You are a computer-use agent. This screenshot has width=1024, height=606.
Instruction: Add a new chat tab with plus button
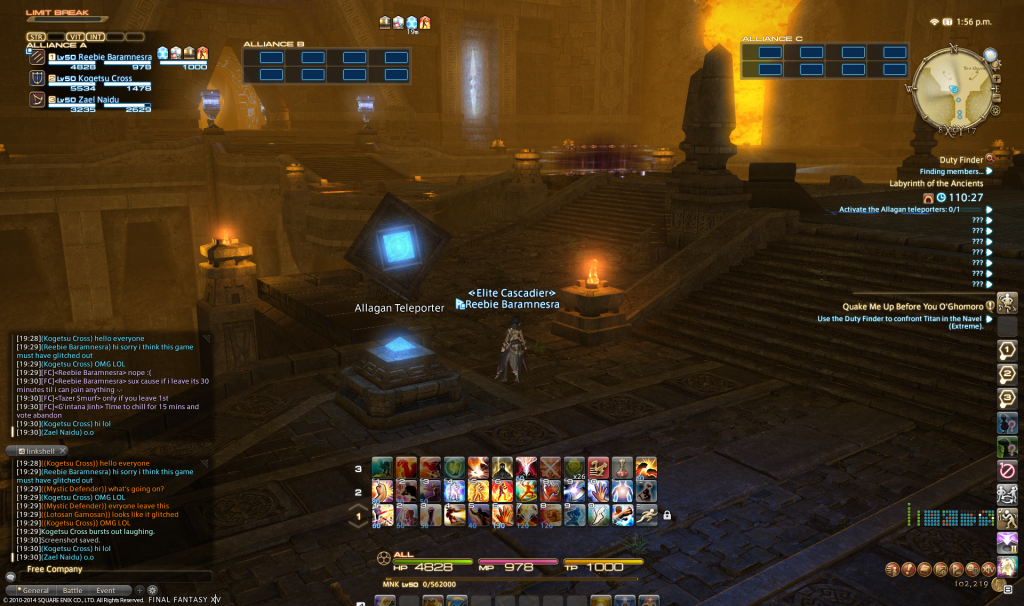click(x=139, y=590)
